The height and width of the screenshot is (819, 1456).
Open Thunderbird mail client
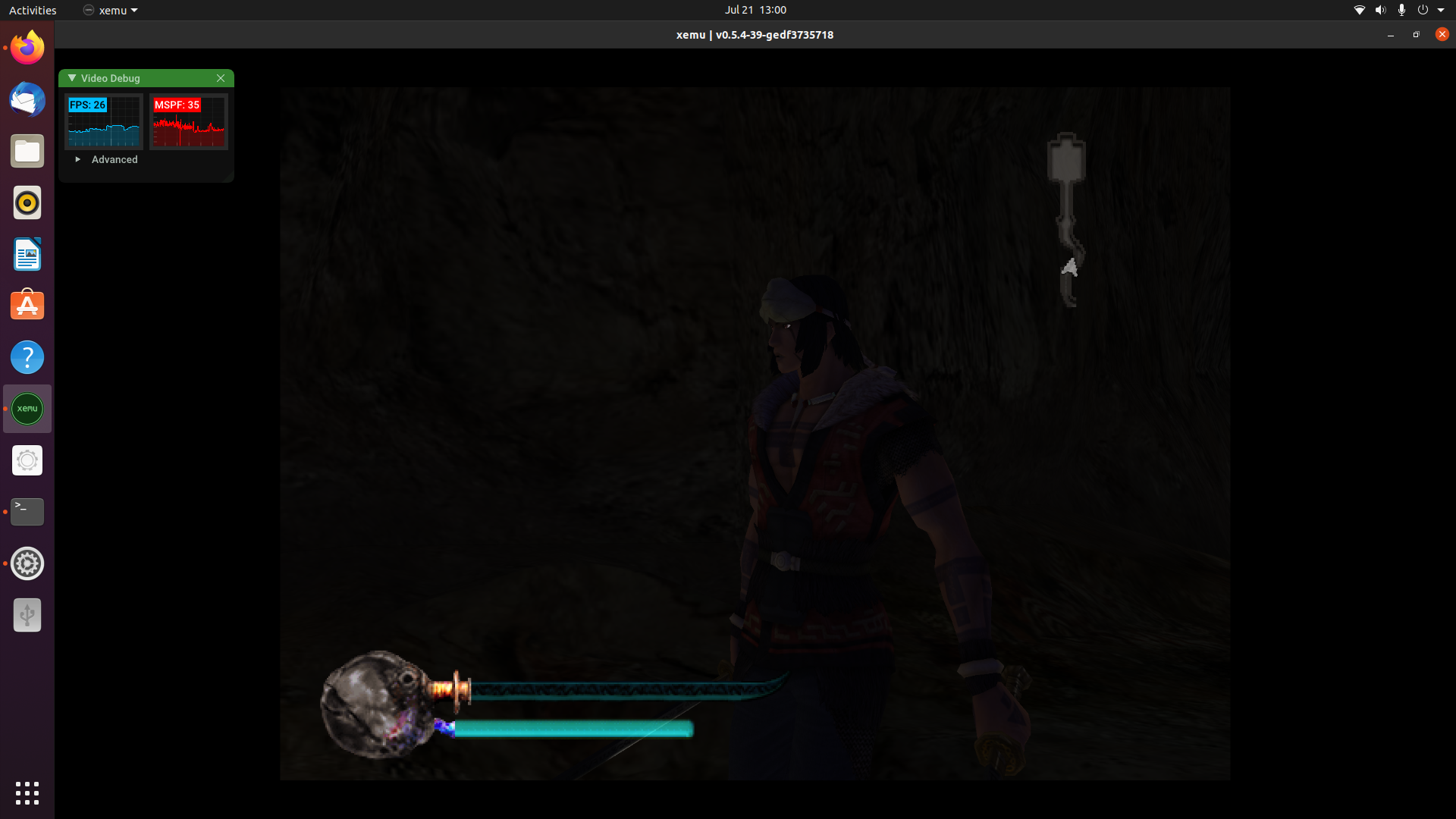coord(27,99)
